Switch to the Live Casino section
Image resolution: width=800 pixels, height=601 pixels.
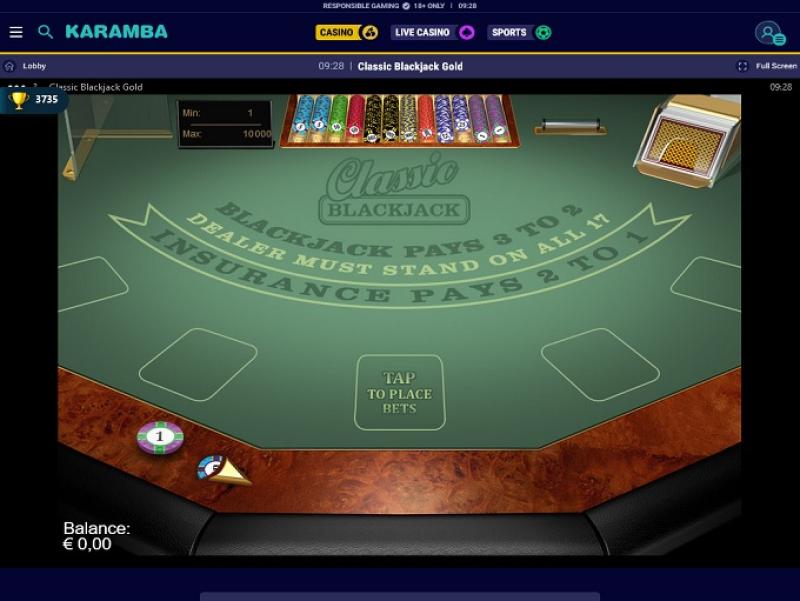[432, 32]
